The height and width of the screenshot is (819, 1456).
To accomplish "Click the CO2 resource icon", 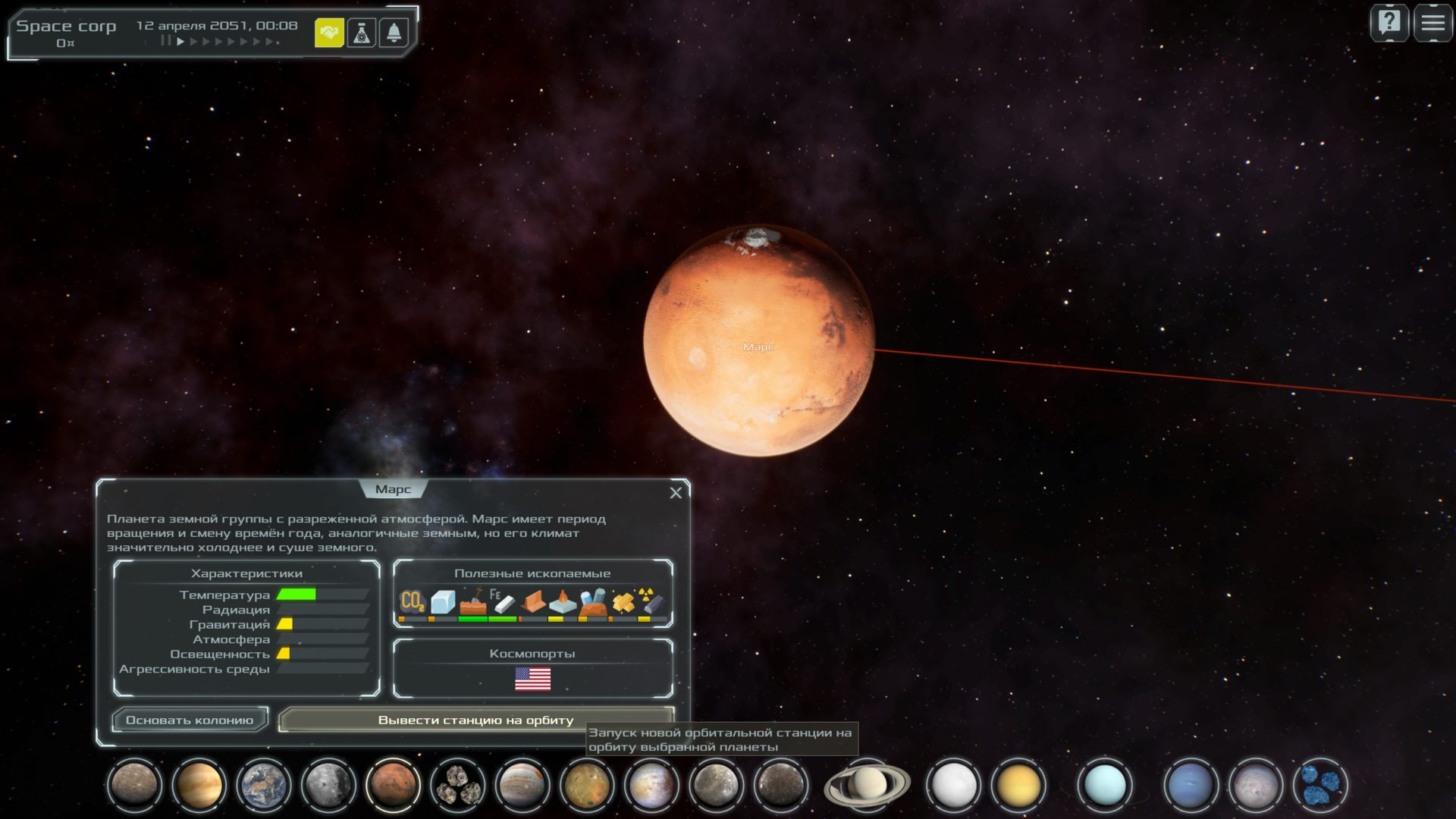I will [x=412, y=602].
